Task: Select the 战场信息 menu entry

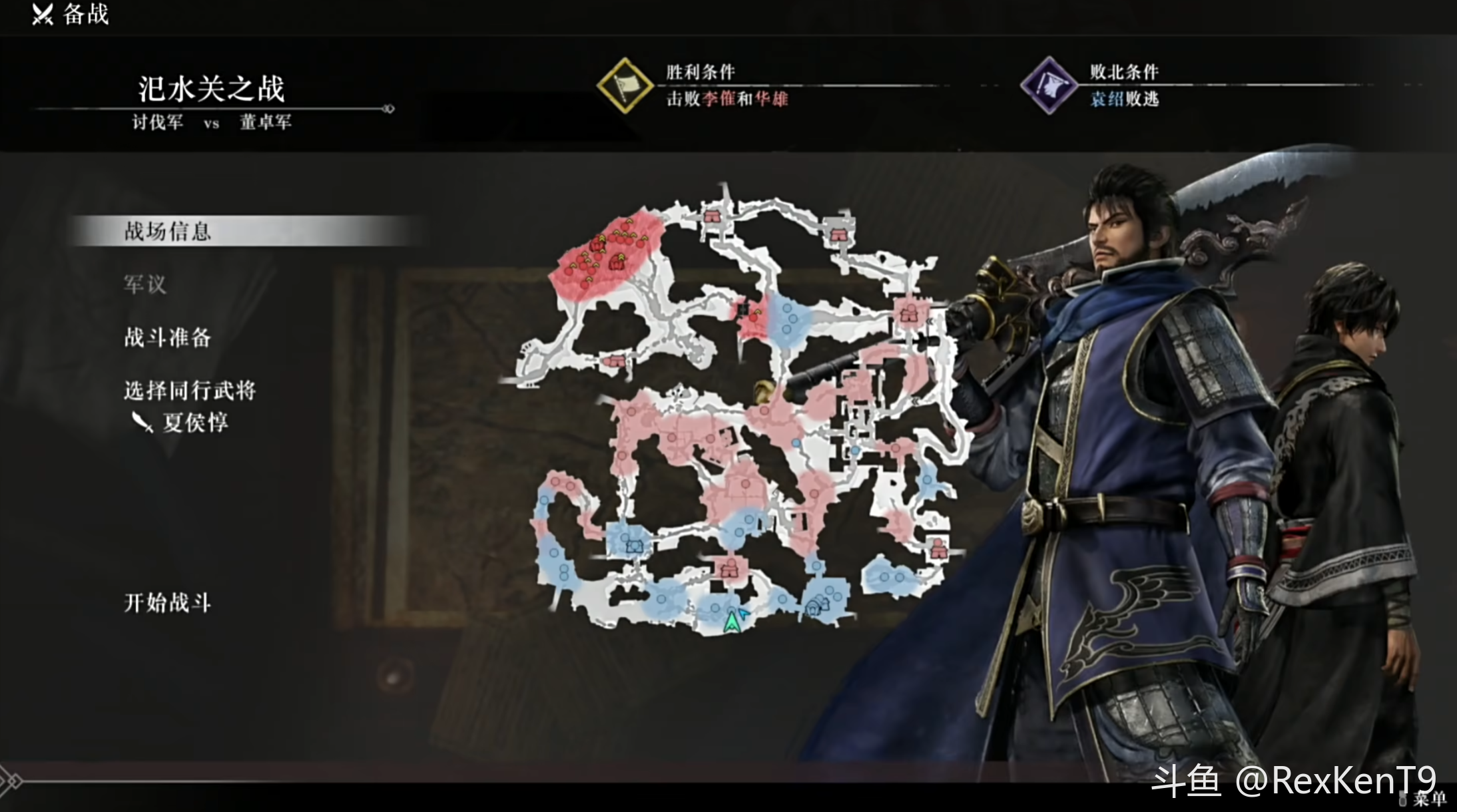Action: (x=167, y=231)
